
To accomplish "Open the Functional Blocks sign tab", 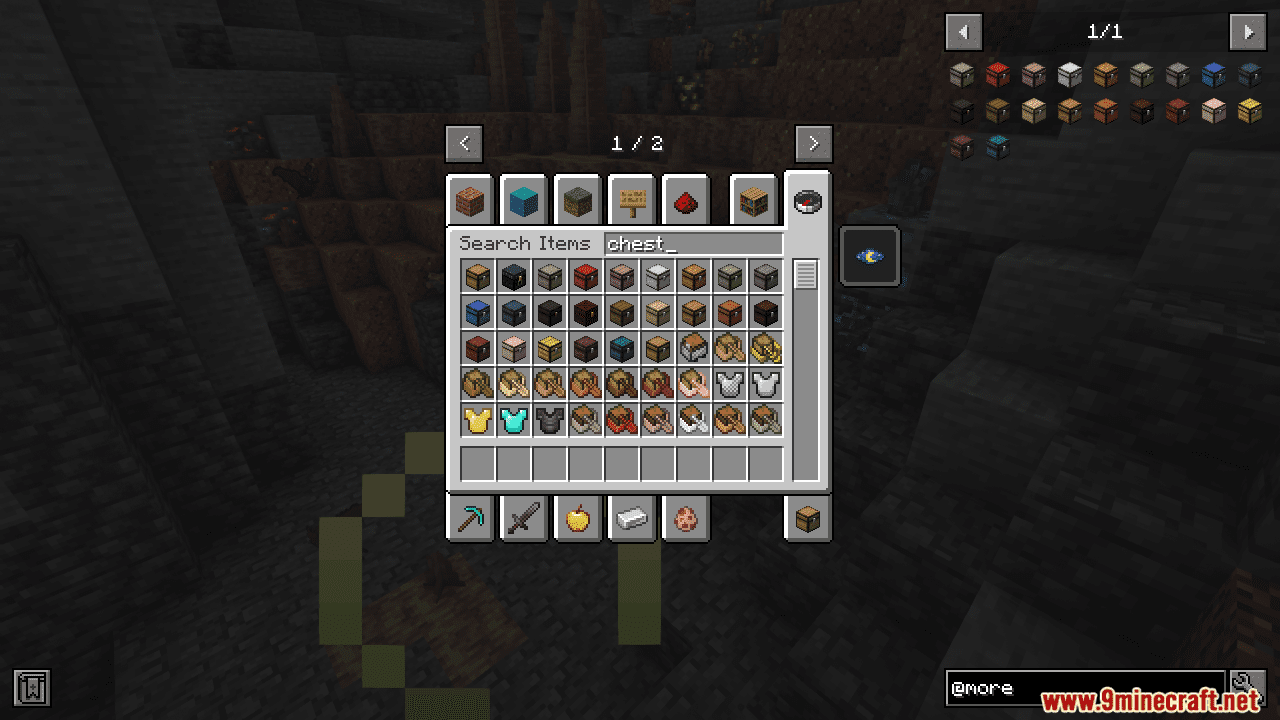I will click(632, 200).
